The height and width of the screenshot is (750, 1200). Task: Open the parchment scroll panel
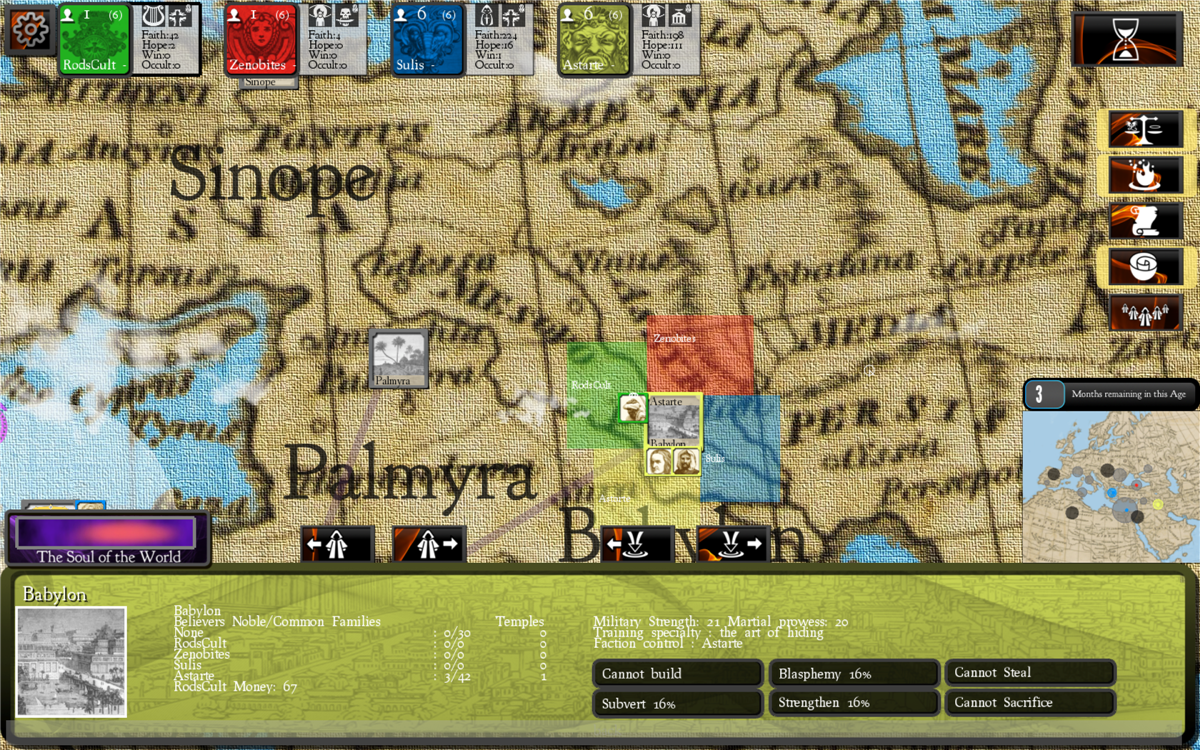coord(1145,222)
